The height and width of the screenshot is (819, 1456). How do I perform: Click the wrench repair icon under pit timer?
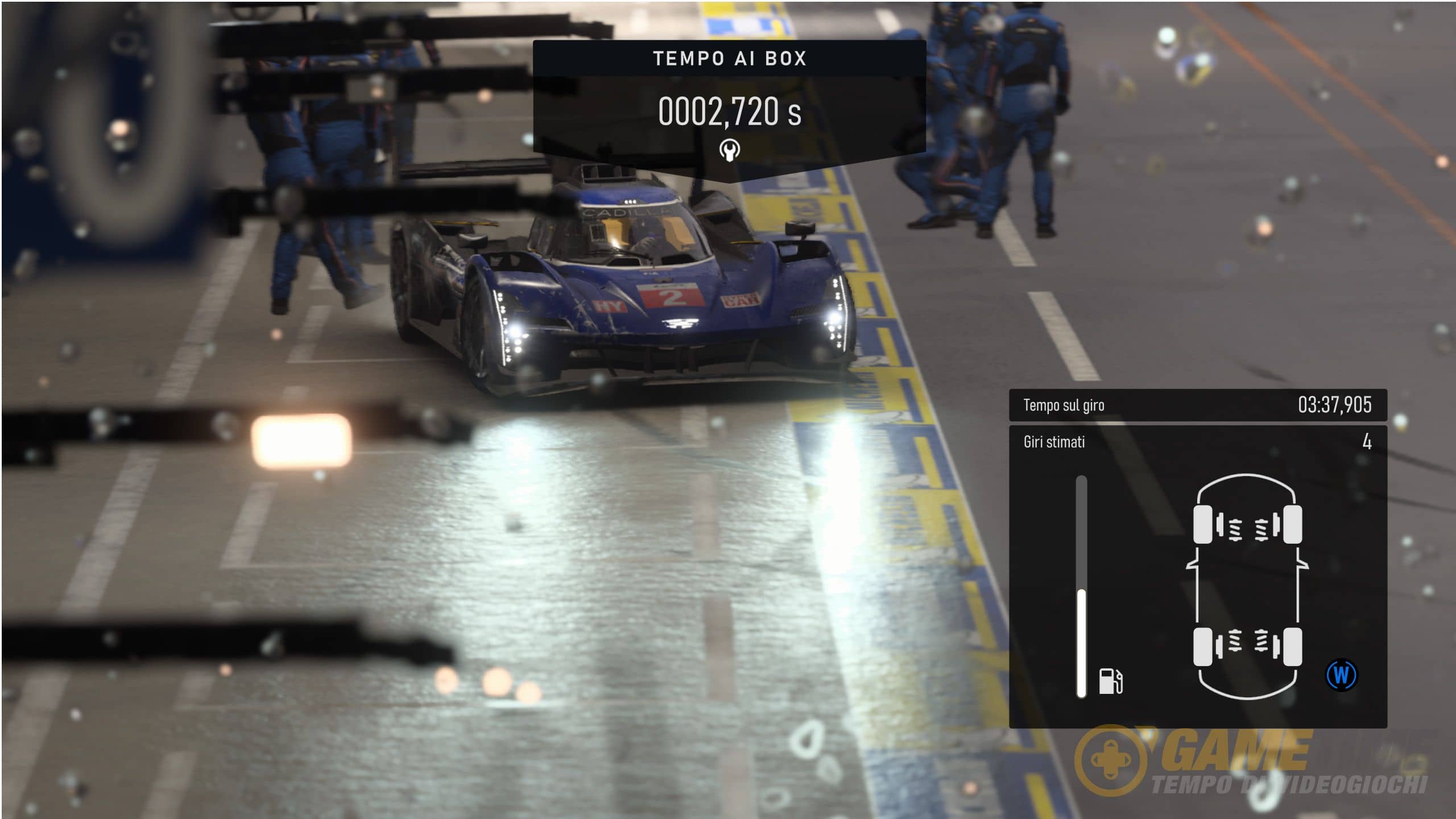click(x=729, y=150)
